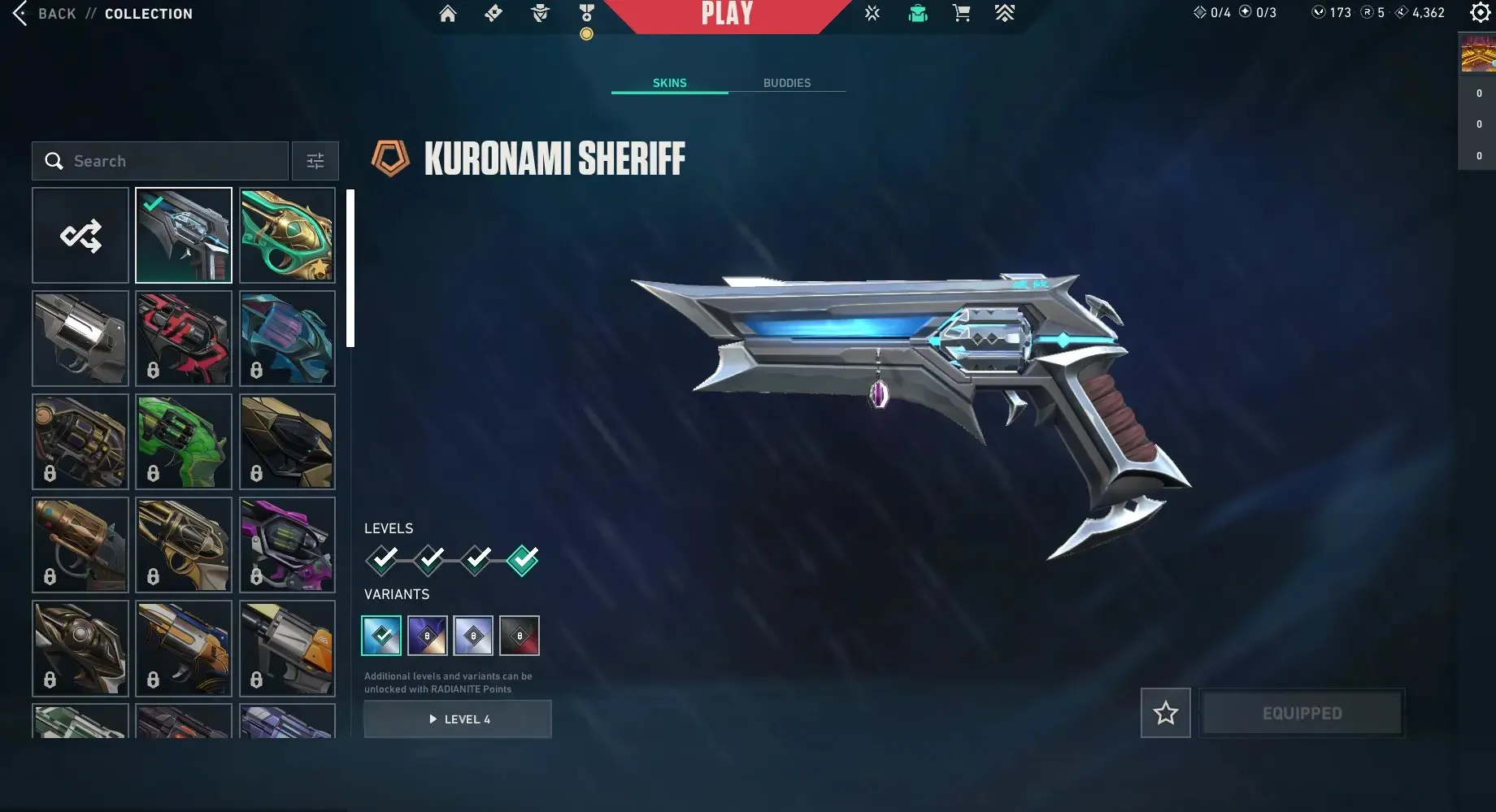Click the EQUIPPED button
This screenshot has height=812, width=1496.
tap(1301, 712)
